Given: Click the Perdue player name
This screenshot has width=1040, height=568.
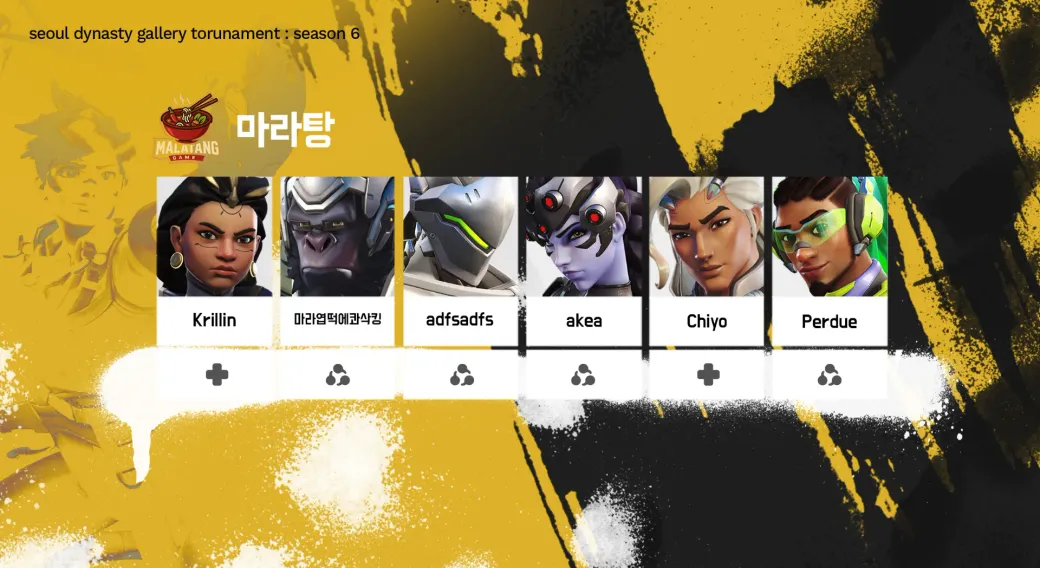Looking at the screenshot, I should pos(829,322).
